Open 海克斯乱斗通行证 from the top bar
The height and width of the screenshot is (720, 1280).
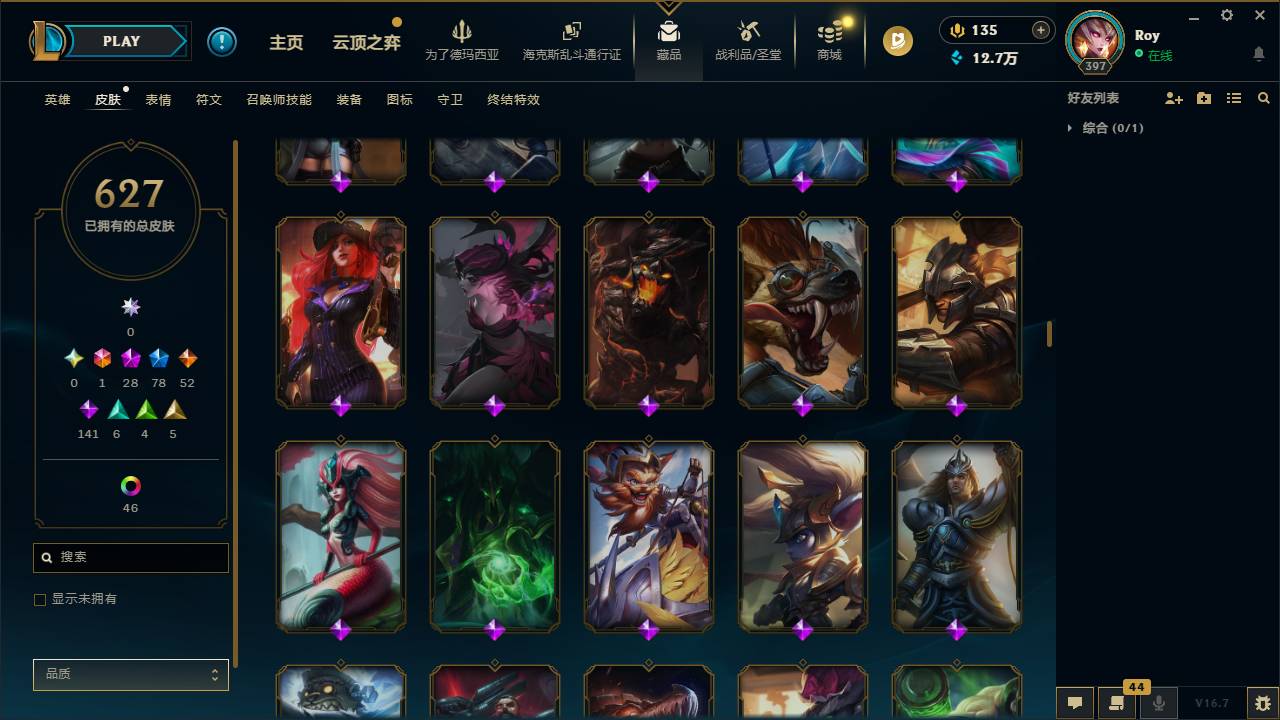(x=572, y=42)
